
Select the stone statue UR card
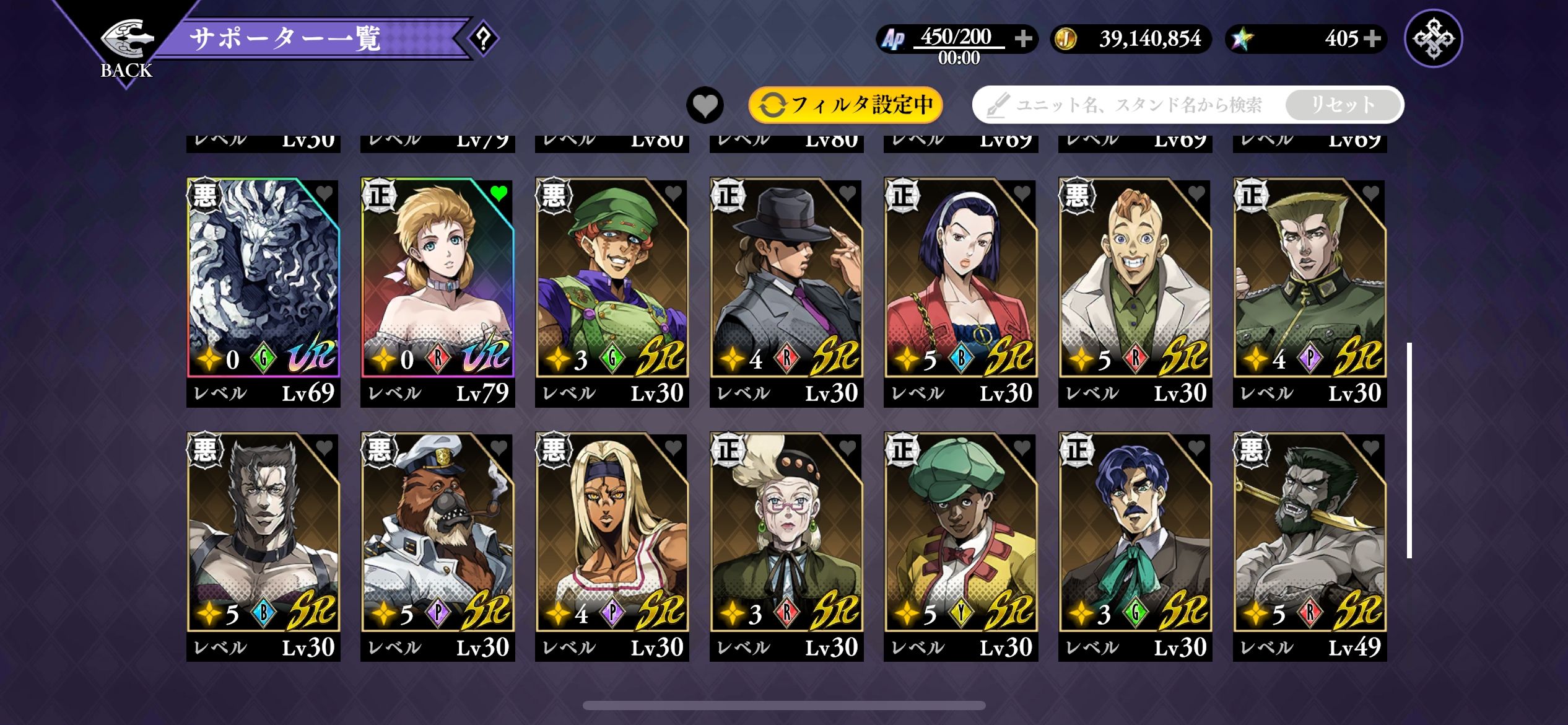point(263,279)
